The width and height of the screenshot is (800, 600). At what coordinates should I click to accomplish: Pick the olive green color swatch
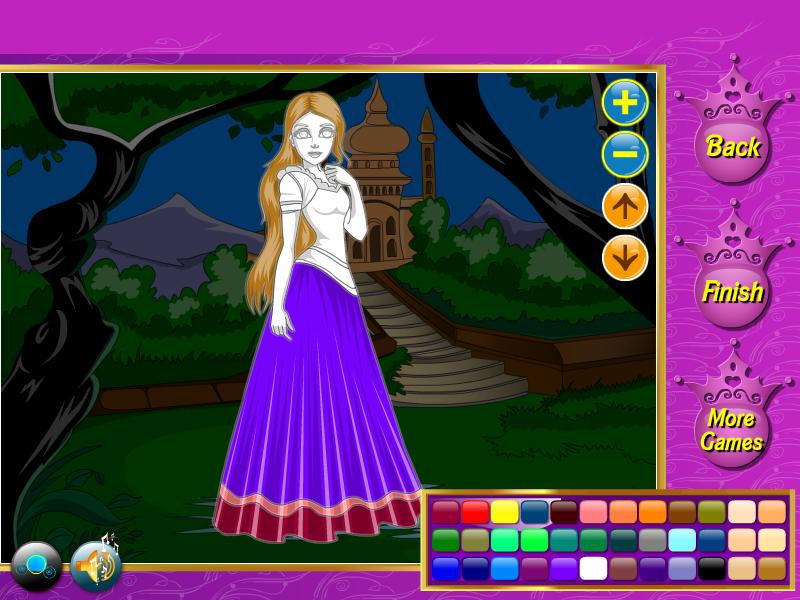click(711, 512)
